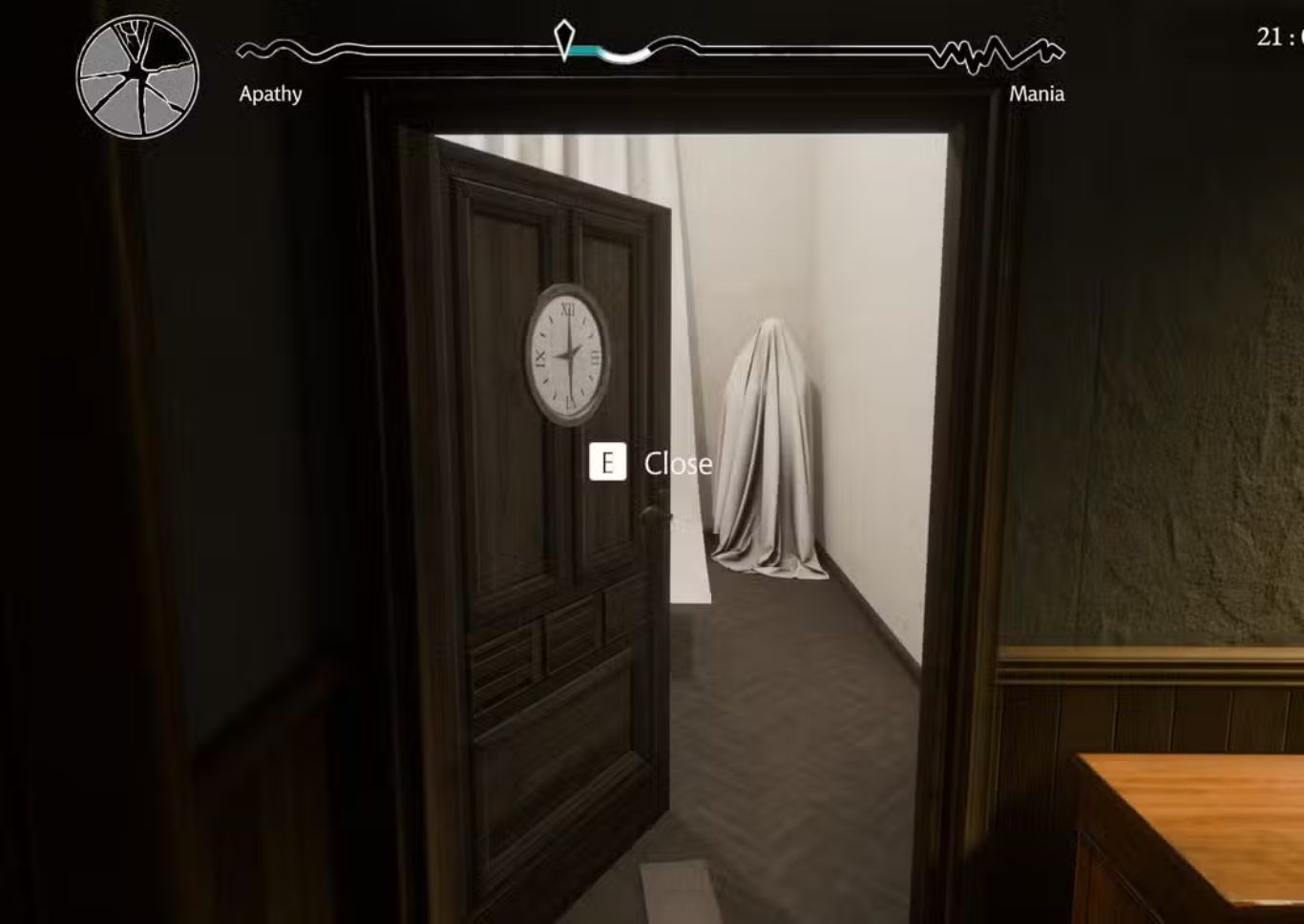Click the cracked circle emblem icon
This screenshot has width=1304, height=924.
pos(137,76)
